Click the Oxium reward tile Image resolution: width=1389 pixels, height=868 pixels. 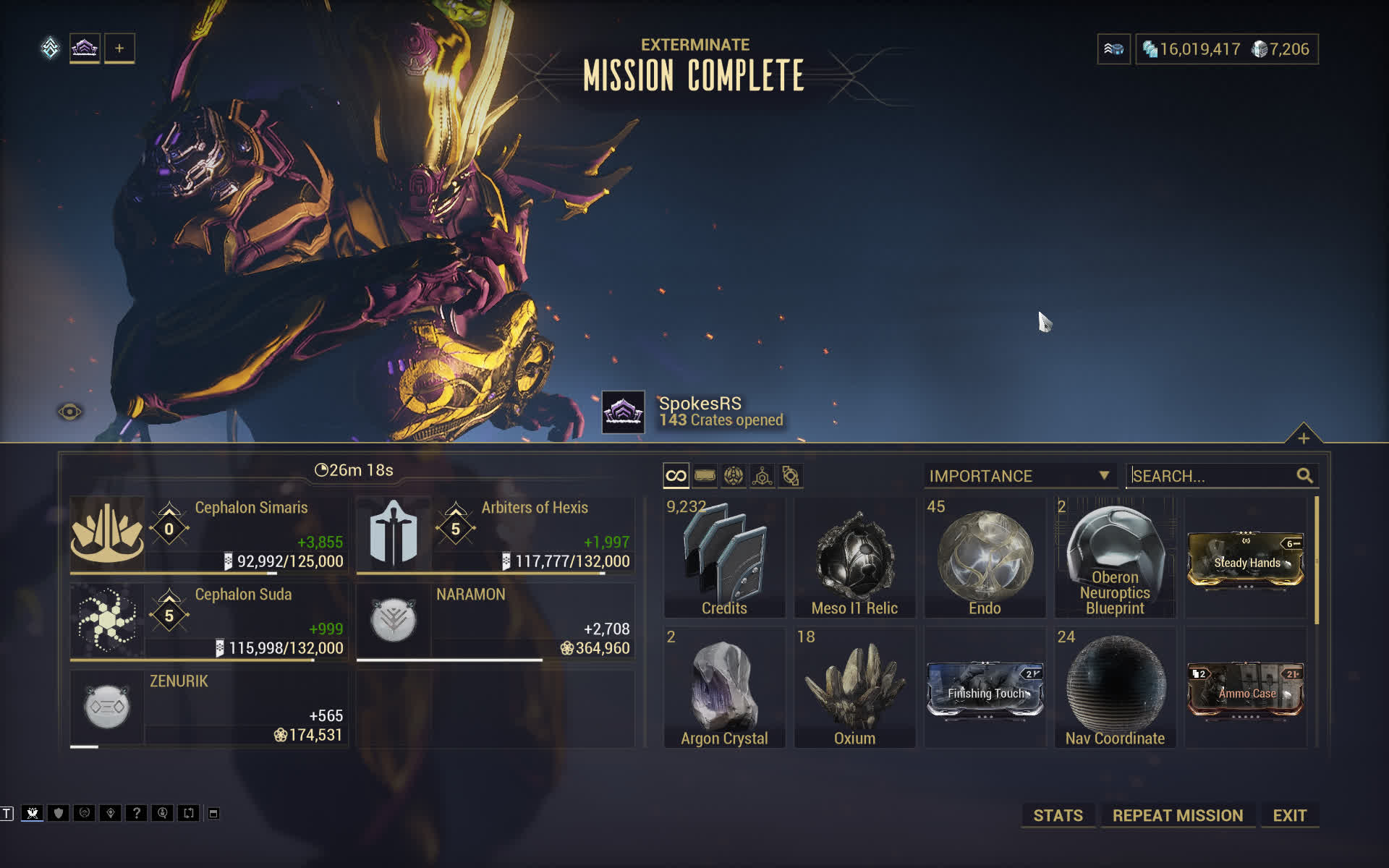[x=854, y=687]
